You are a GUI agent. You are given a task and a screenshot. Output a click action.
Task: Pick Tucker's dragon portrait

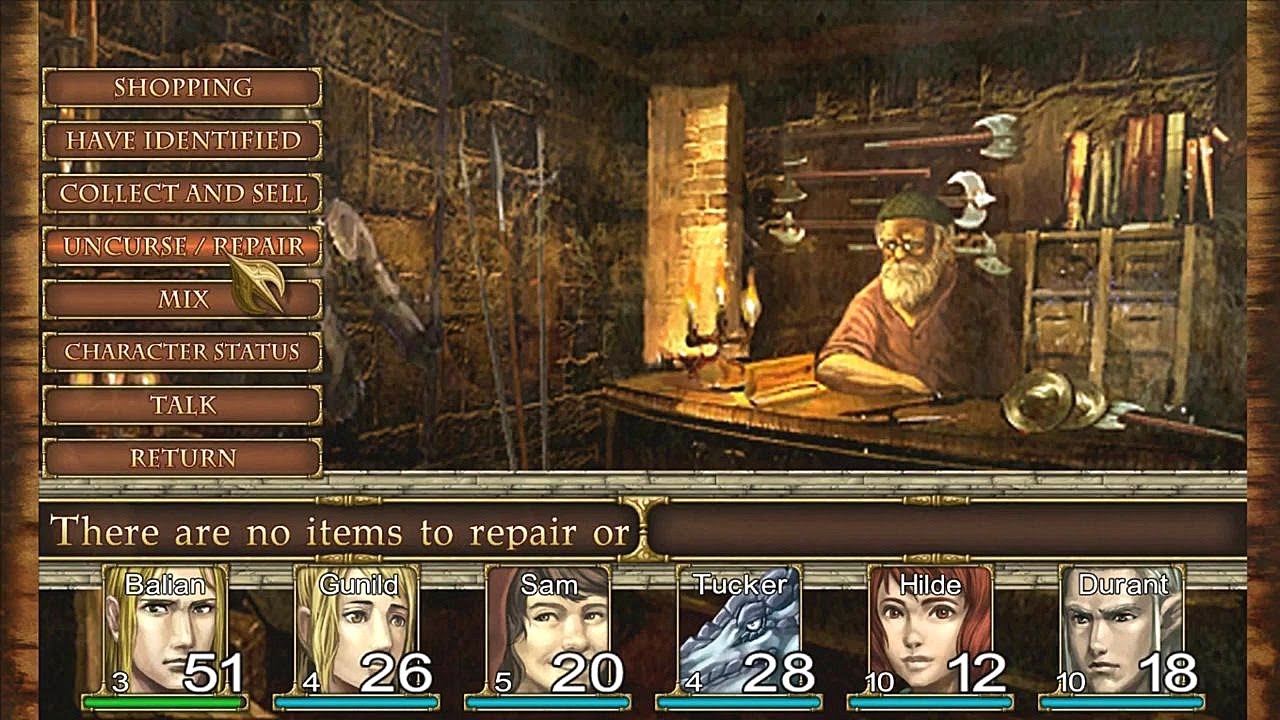(x=739, y=632)
